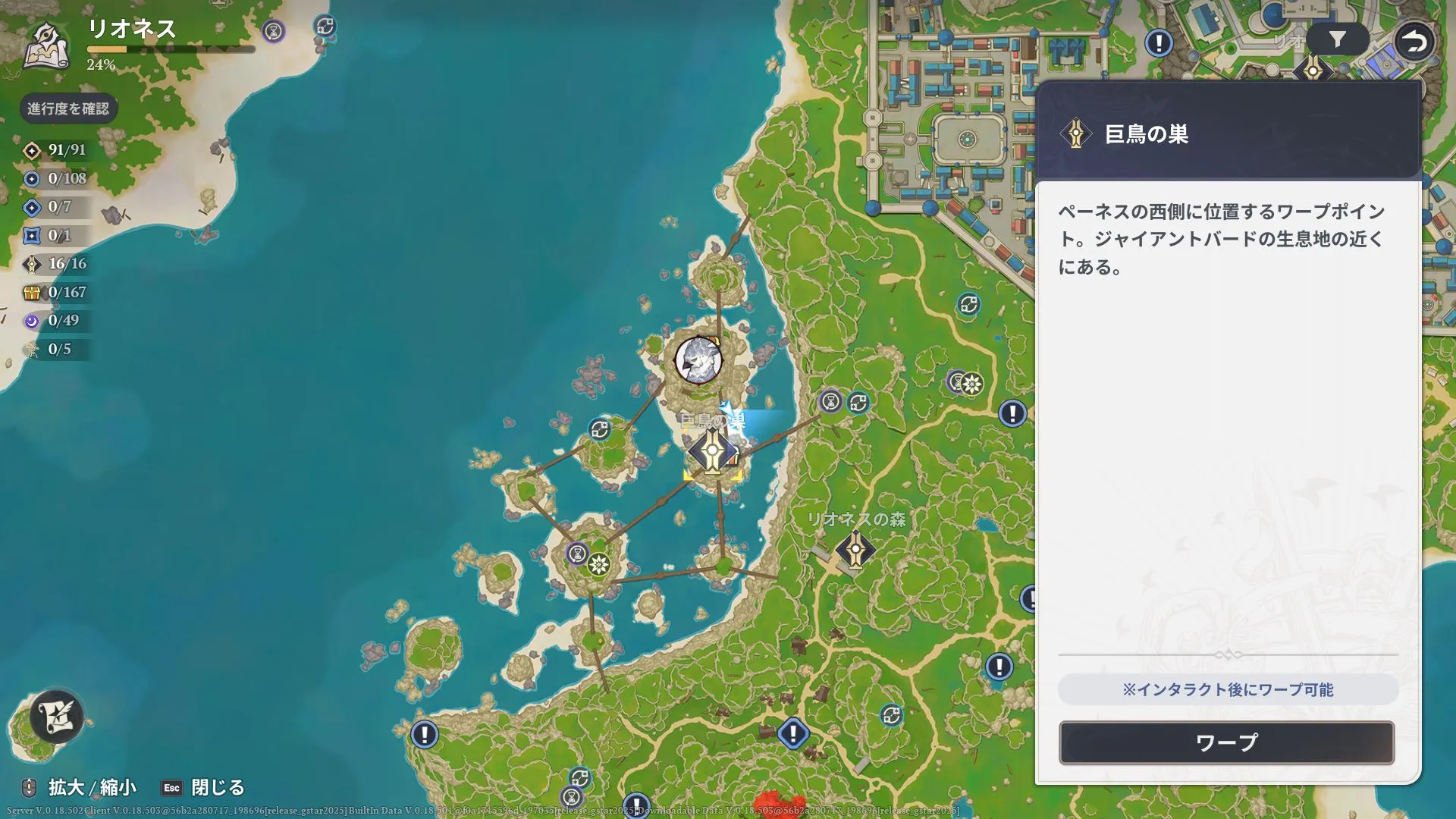
Task: Click the インタラクト後にワープ可能 notice
Action: coord(1228,689)
